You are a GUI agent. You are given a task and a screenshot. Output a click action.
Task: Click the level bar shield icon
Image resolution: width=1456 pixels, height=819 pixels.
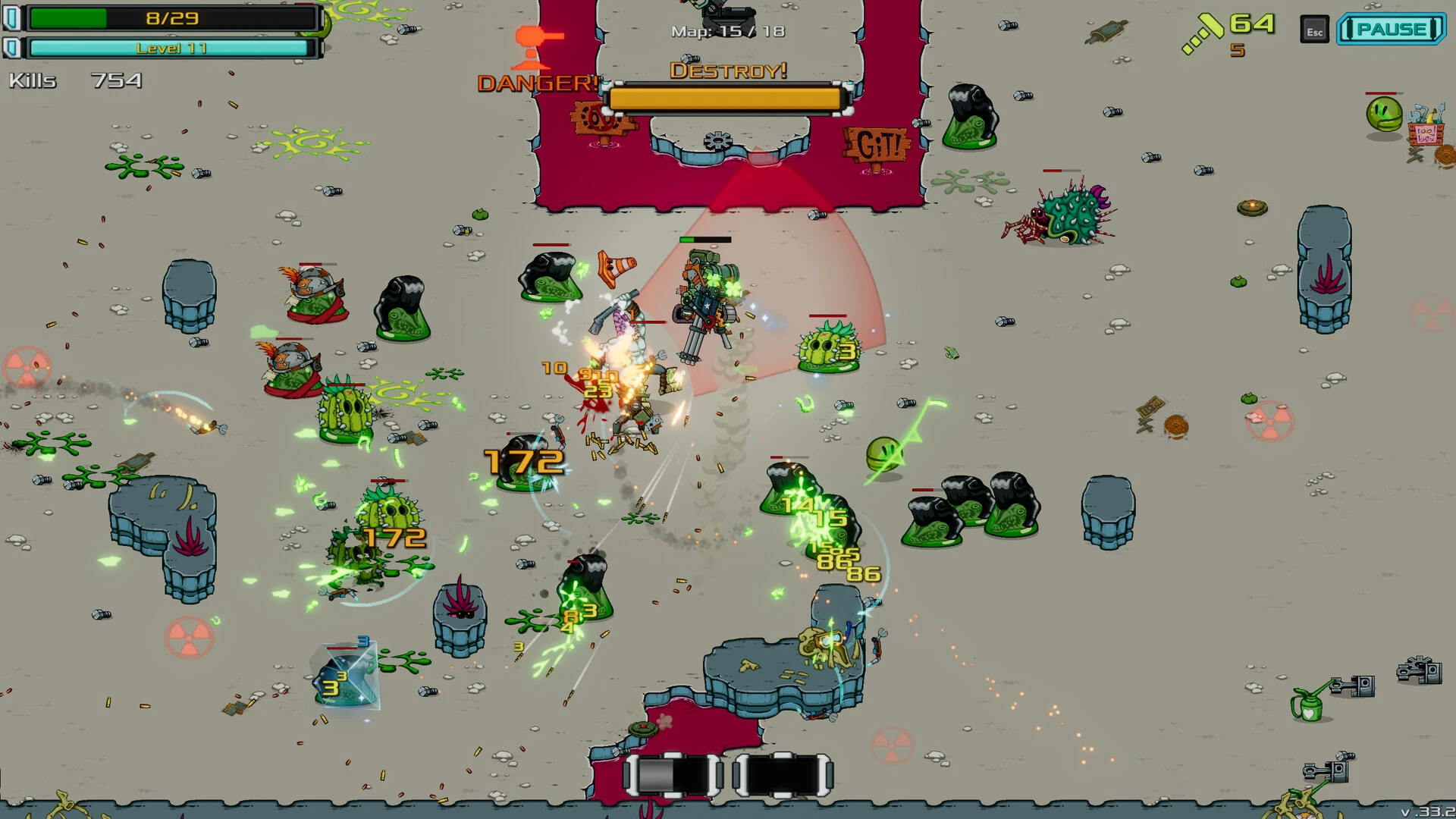coord(11,49)
